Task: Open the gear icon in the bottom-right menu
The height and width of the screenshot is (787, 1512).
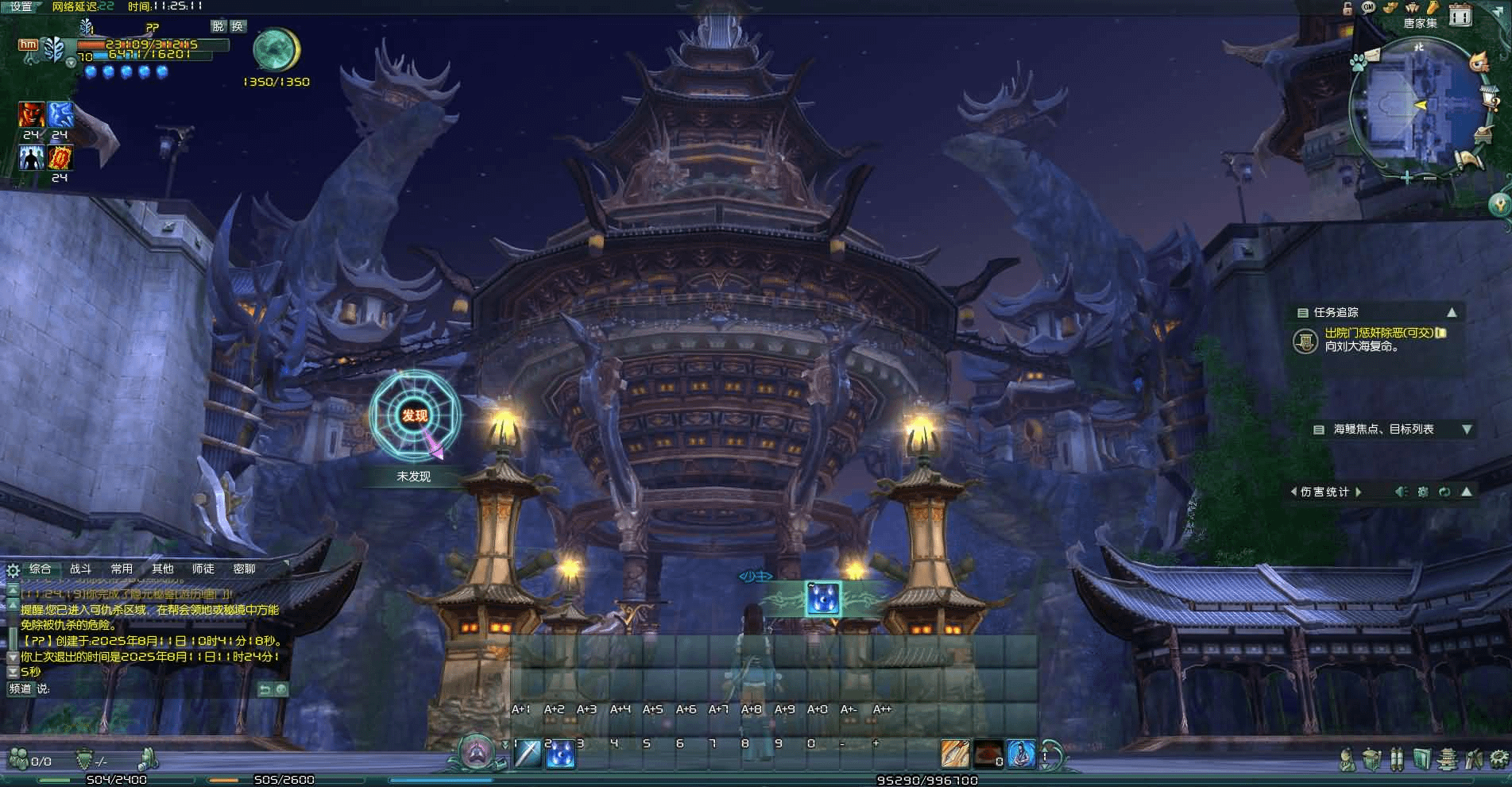Action: tap(1499, 758)
